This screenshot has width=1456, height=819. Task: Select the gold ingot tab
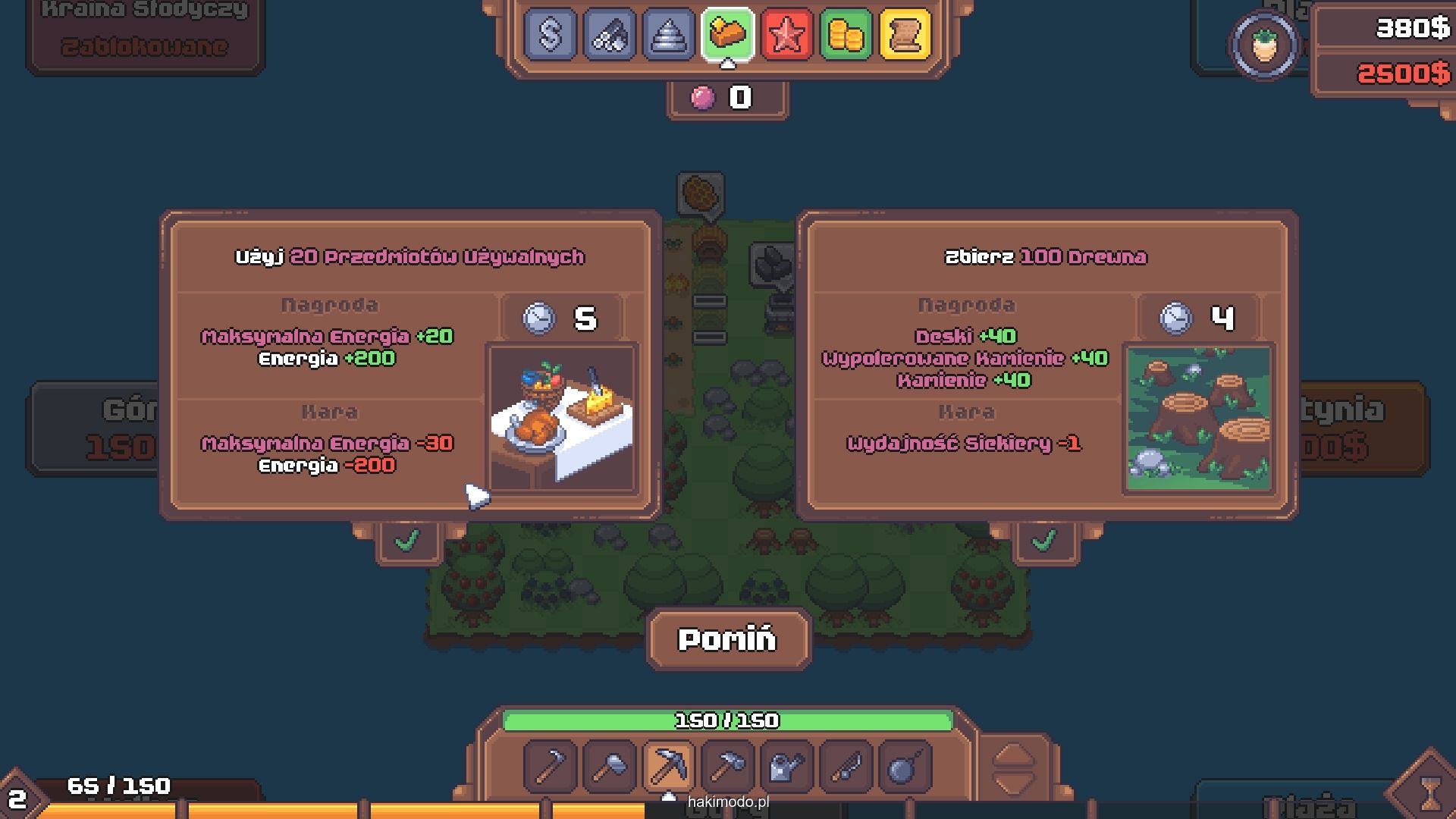point(727,34)
